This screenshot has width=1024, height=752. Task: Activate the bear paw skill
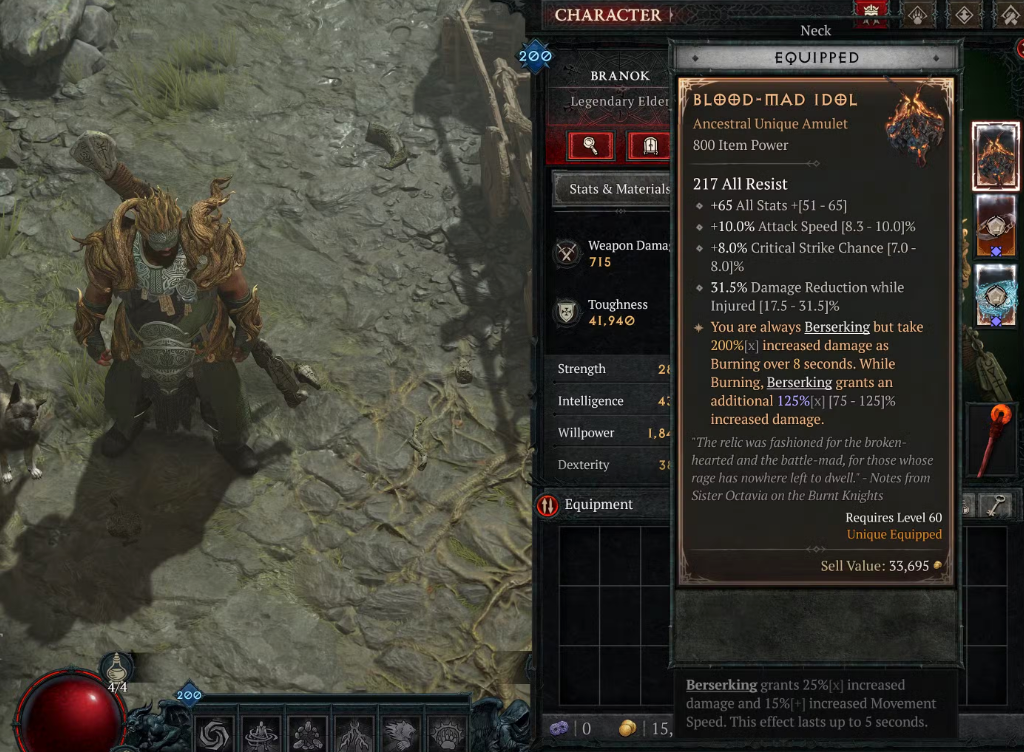coord(448,733)
